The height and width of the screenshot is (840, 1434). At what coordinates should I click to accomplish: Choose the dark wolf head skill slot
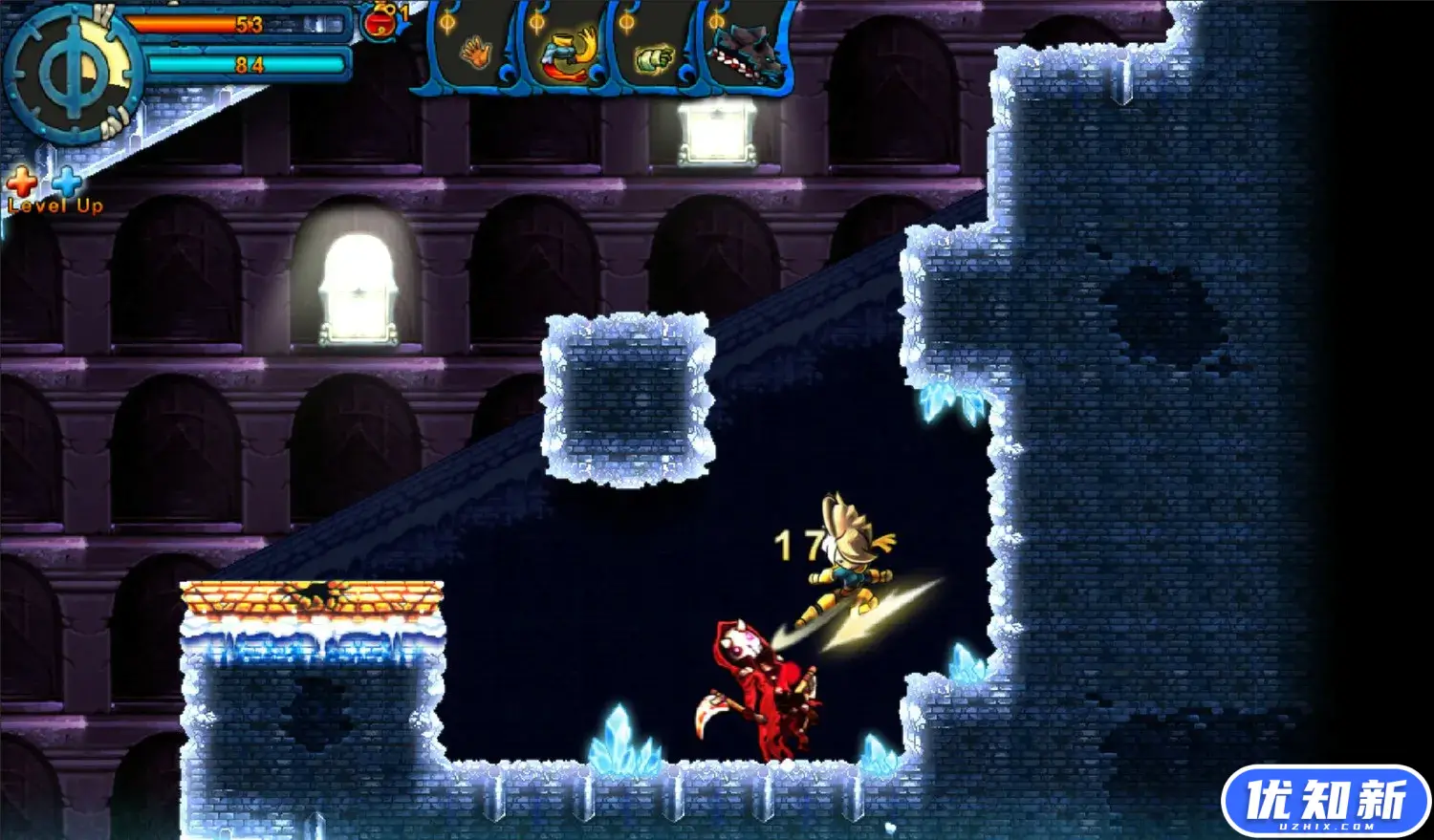[749, 55]
